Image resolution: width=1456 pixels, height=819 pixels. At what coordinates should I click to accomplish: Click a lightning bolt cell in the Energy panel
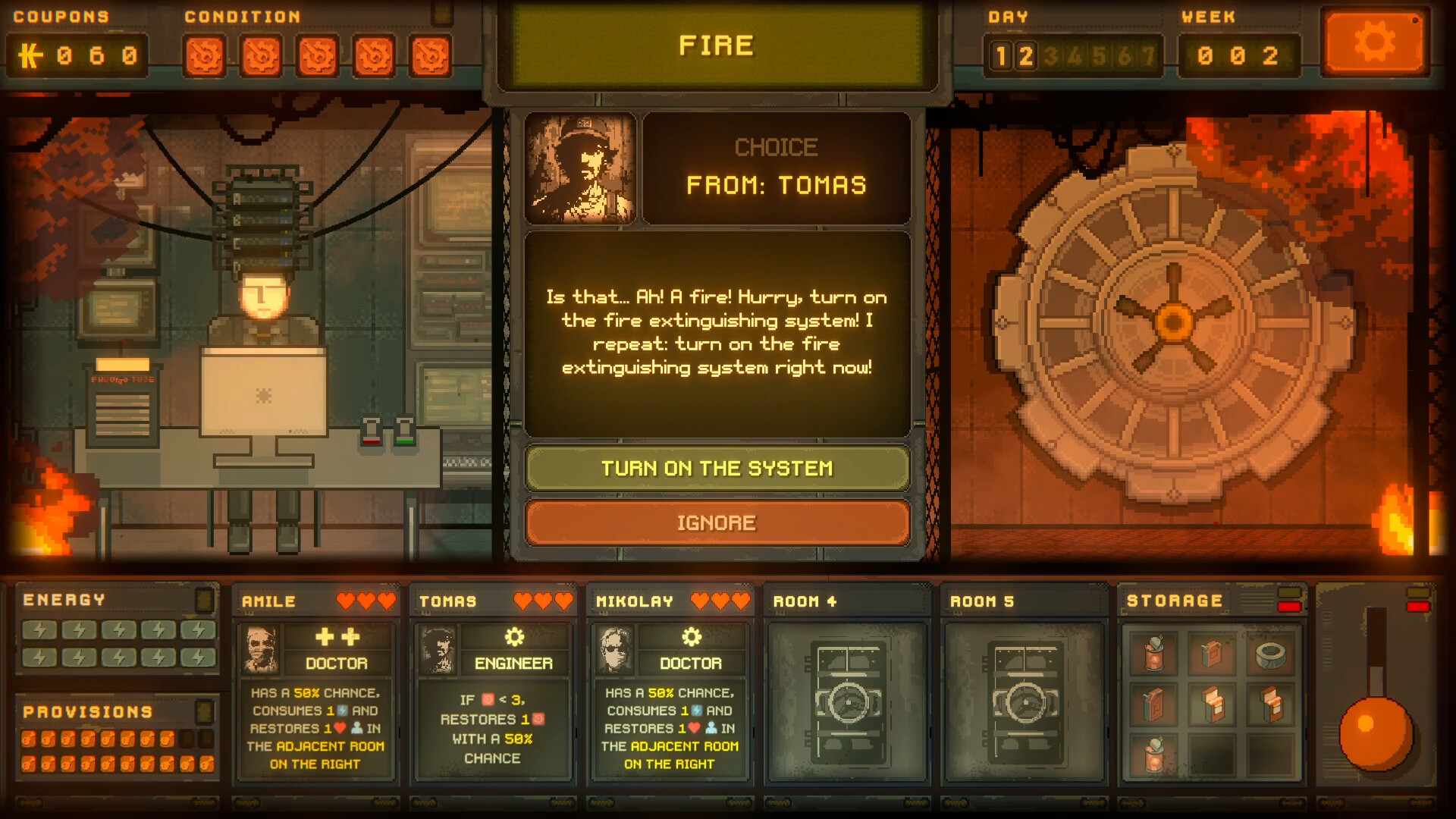click(x=39, y=630)
